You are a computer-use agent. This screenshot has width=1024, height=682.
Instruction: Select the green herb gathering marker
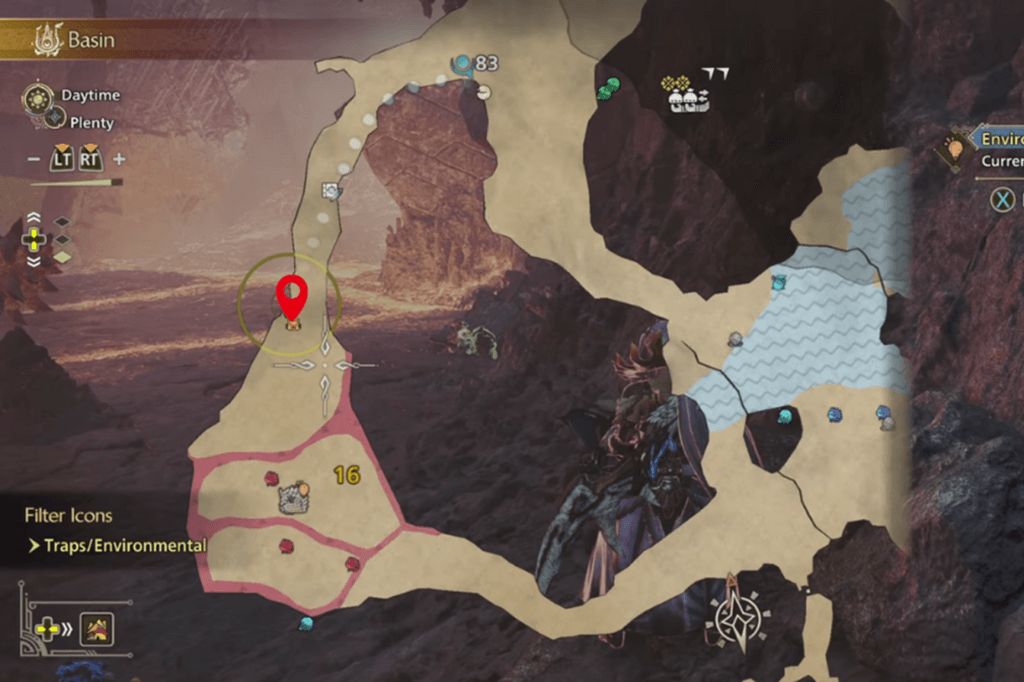coord(609,89)
